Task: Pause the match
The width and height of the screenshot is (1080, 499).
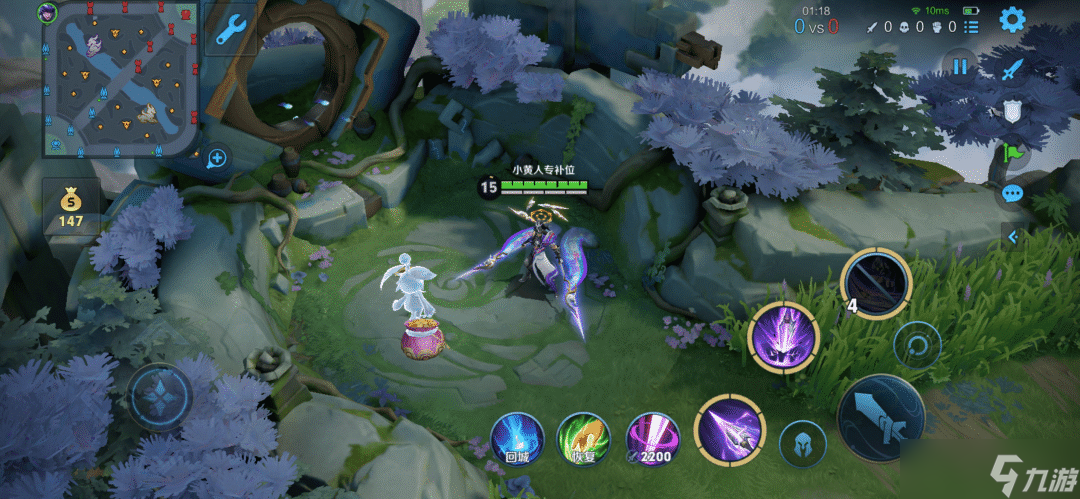Action: click(x=960, y=68)
